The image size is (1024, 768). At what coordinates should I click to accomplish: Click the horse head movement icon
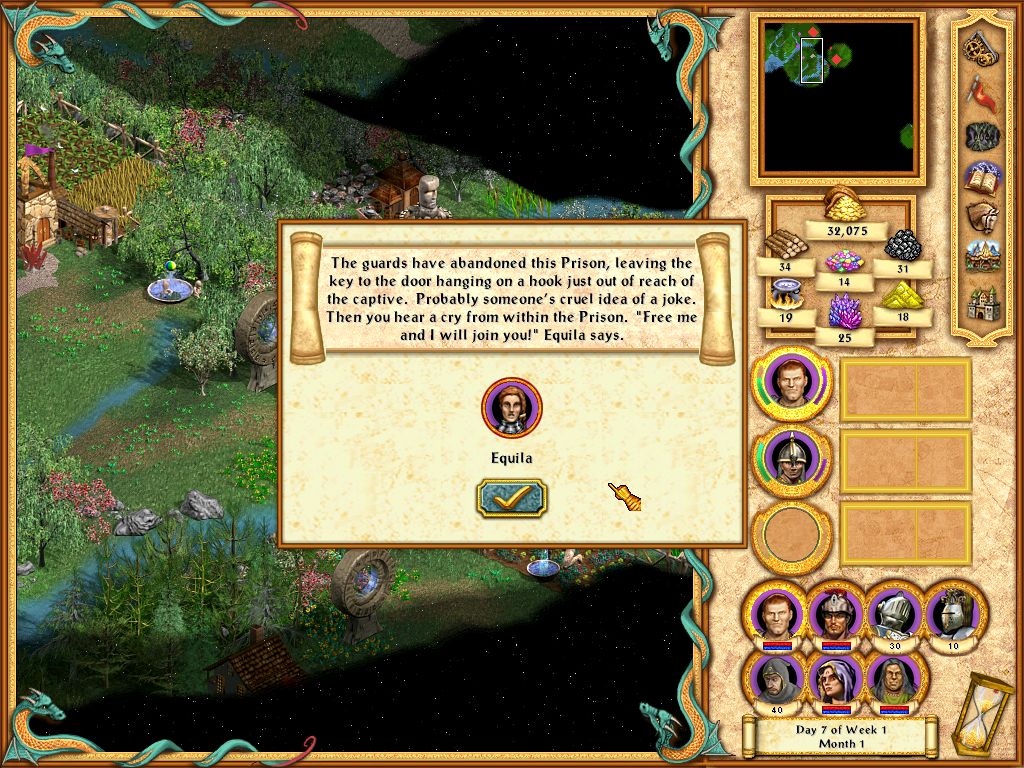(979, 219)
